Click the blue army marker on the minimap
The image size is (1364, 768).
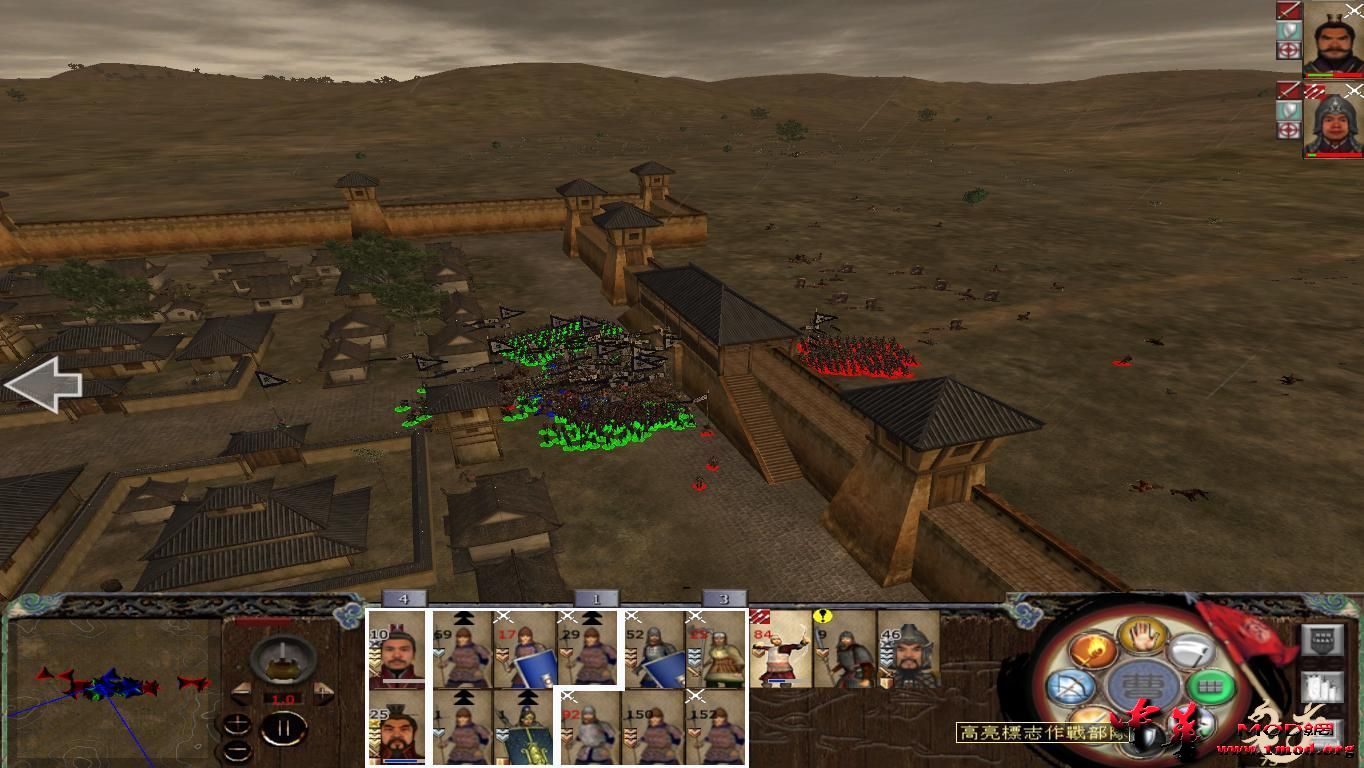113,685
